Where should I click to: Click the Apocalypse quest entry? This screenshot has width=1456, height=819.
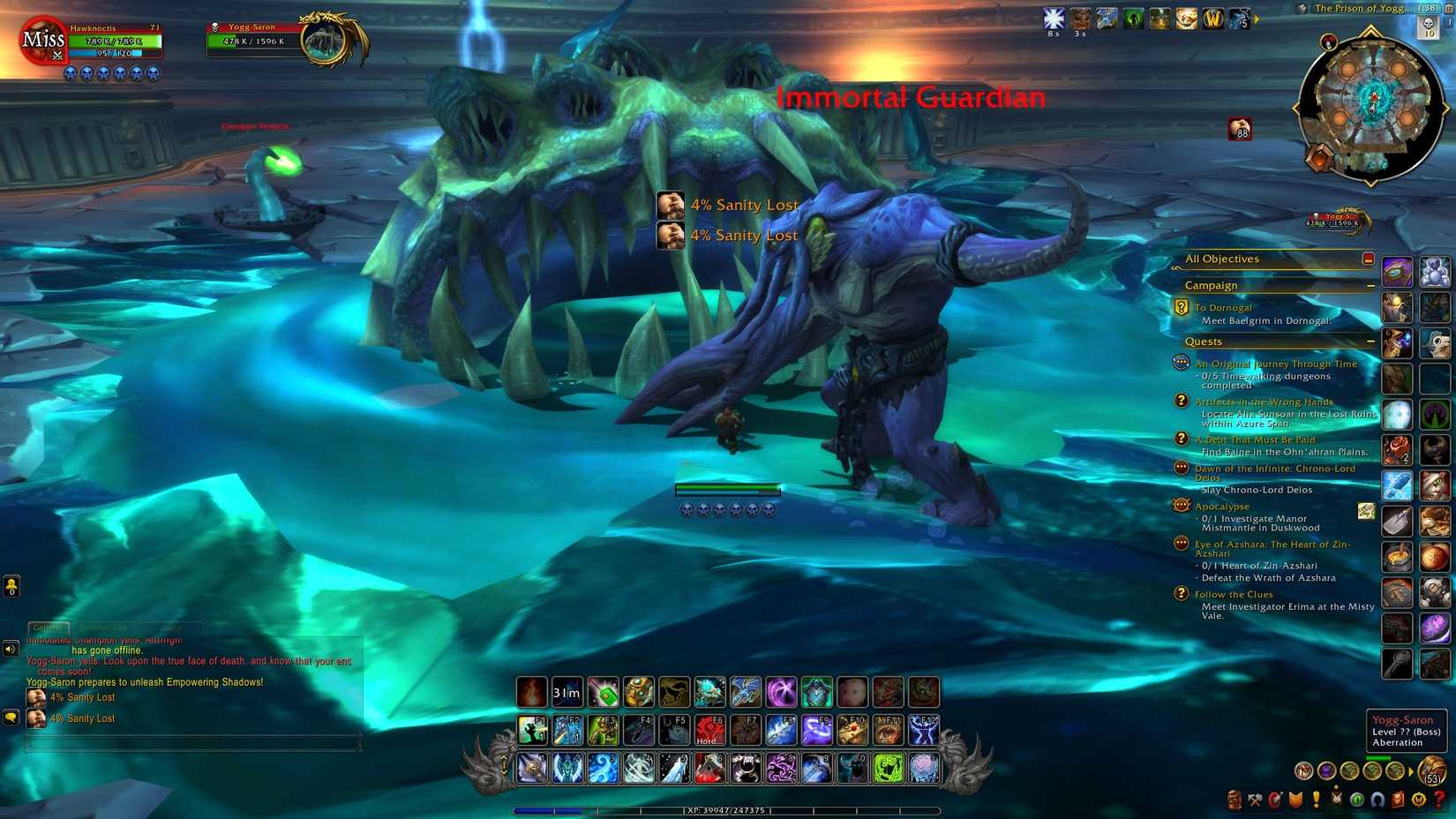(x=1222, y=506)
